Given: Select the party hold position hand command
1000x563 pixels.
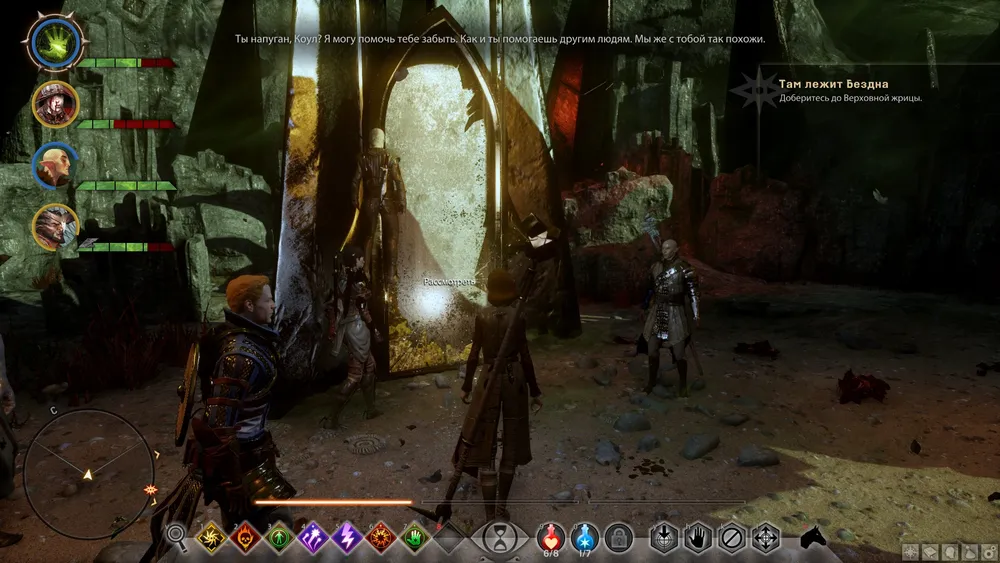Looking at the screenshot, I should [x=698, y=538].
